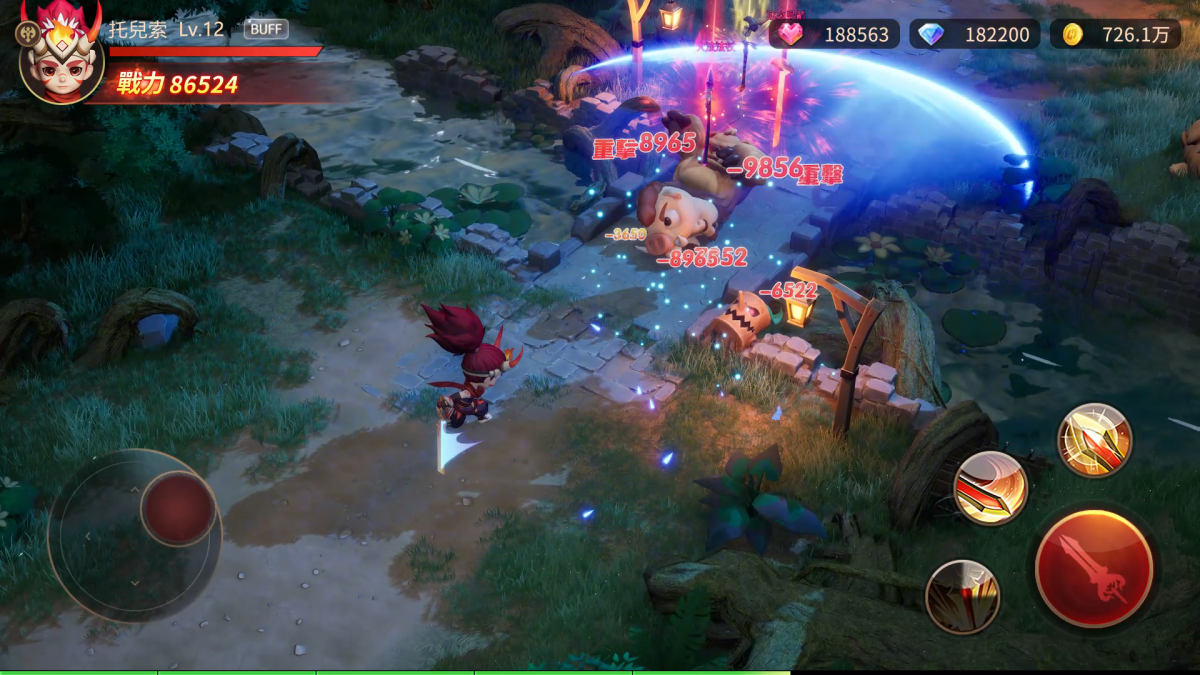Tap the blue diamond currency icon

point(931,34)
